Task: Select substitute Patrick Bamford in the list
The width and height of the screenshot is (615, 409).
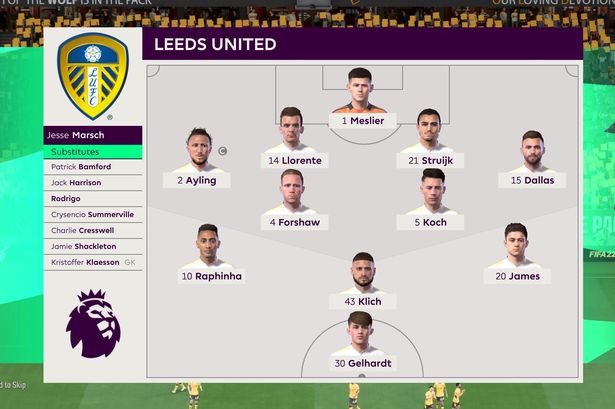Action: pyautogui.click(x=92, y=167)
